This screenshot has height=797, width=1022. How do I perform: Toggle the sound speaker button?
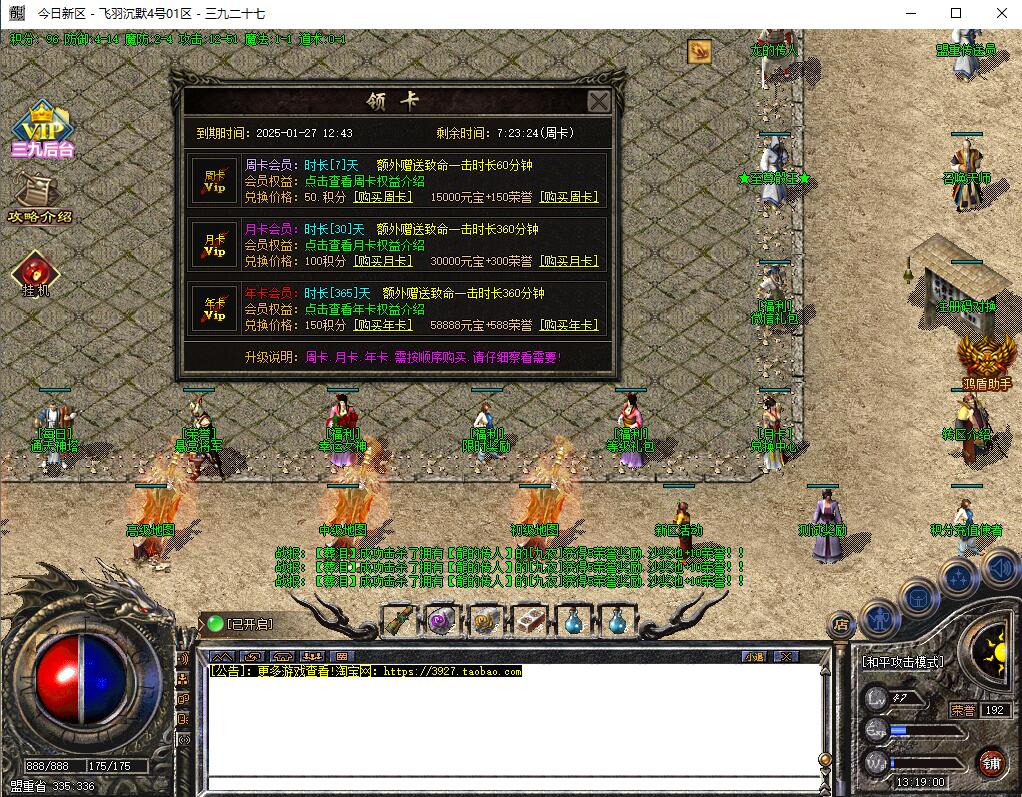tap(1000, 568)
